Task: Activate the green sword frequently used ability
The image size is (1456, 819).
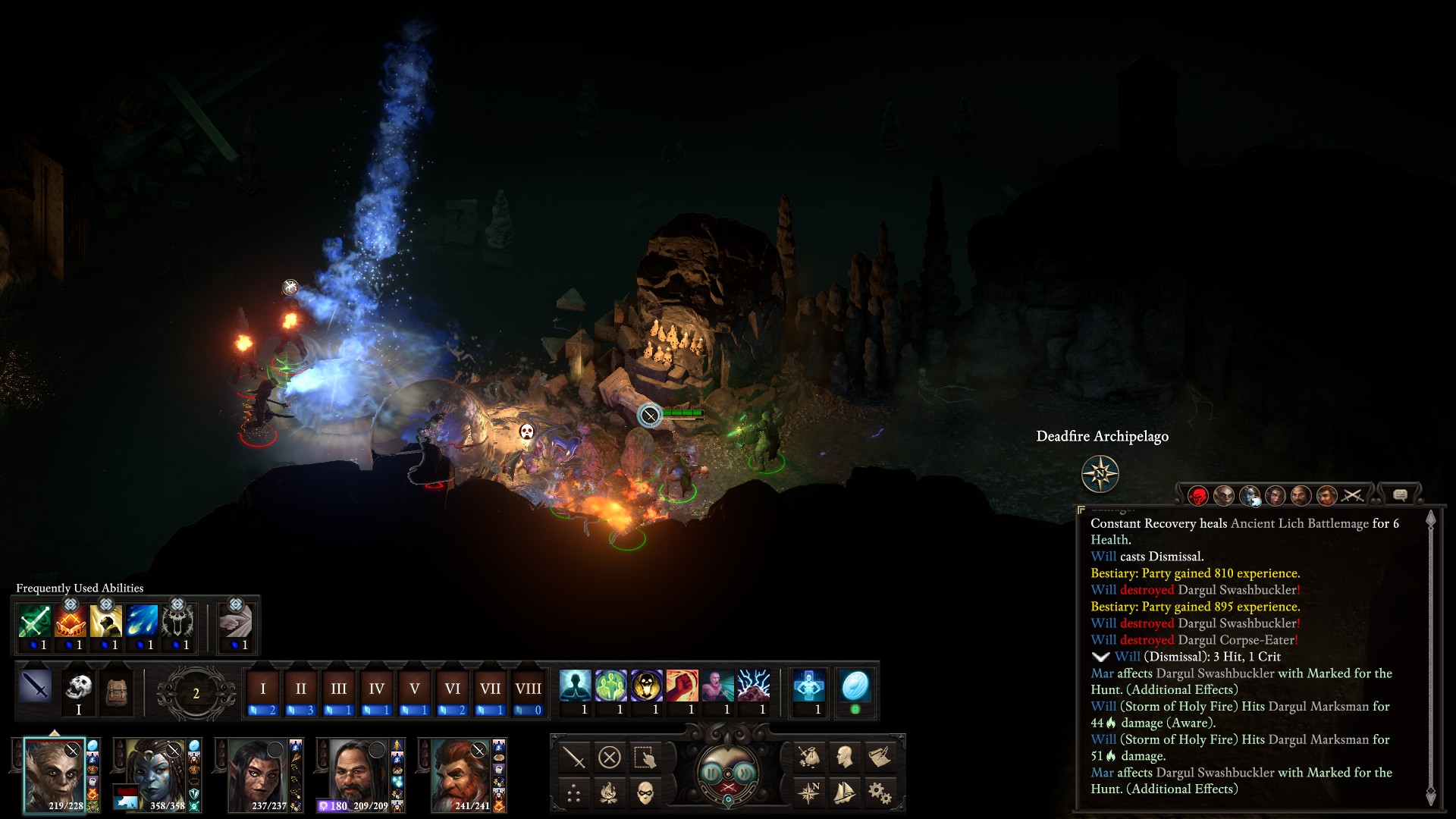Action: click(35, 622)
